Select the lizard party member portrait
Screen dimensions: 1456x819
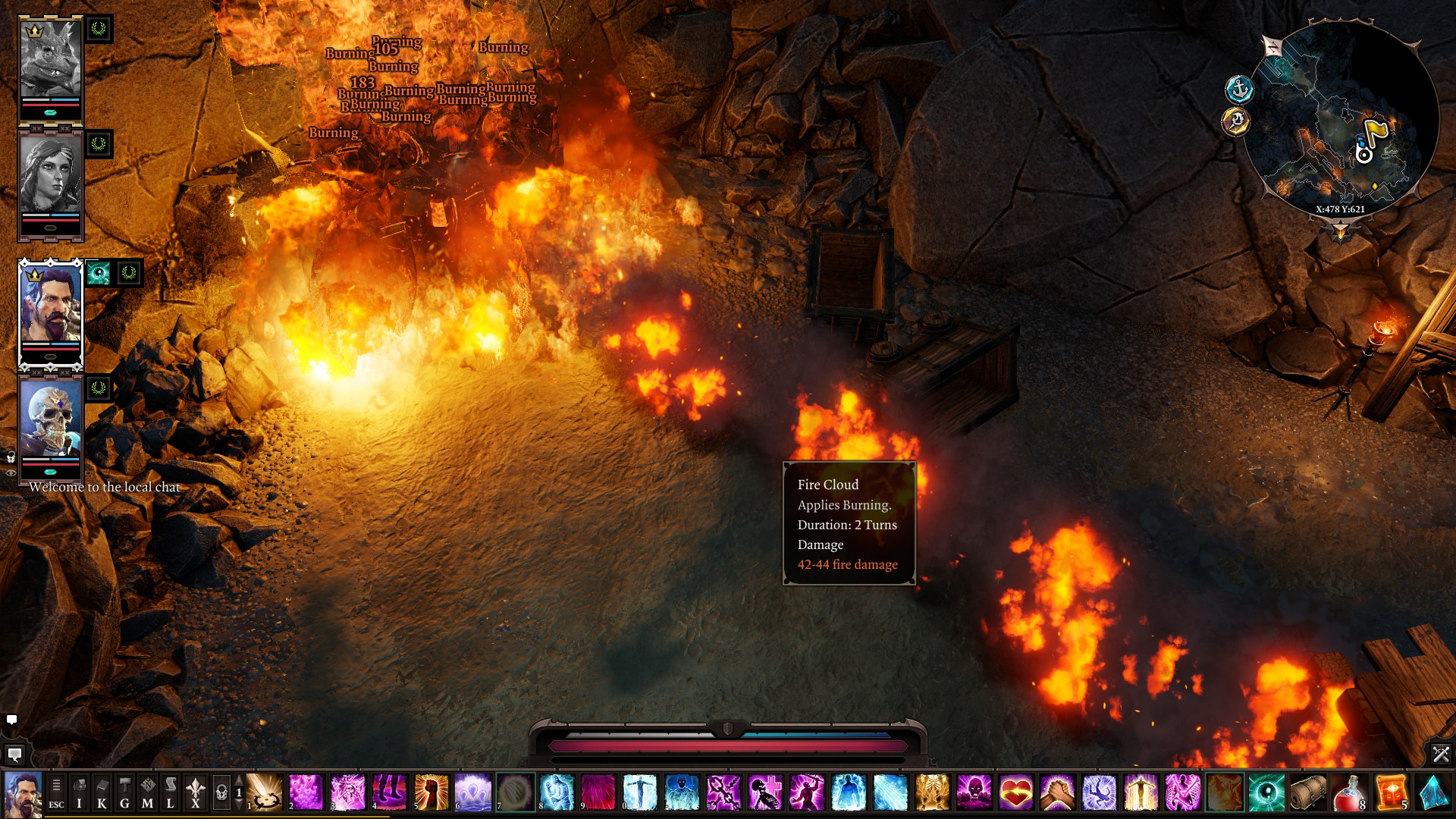50,61
